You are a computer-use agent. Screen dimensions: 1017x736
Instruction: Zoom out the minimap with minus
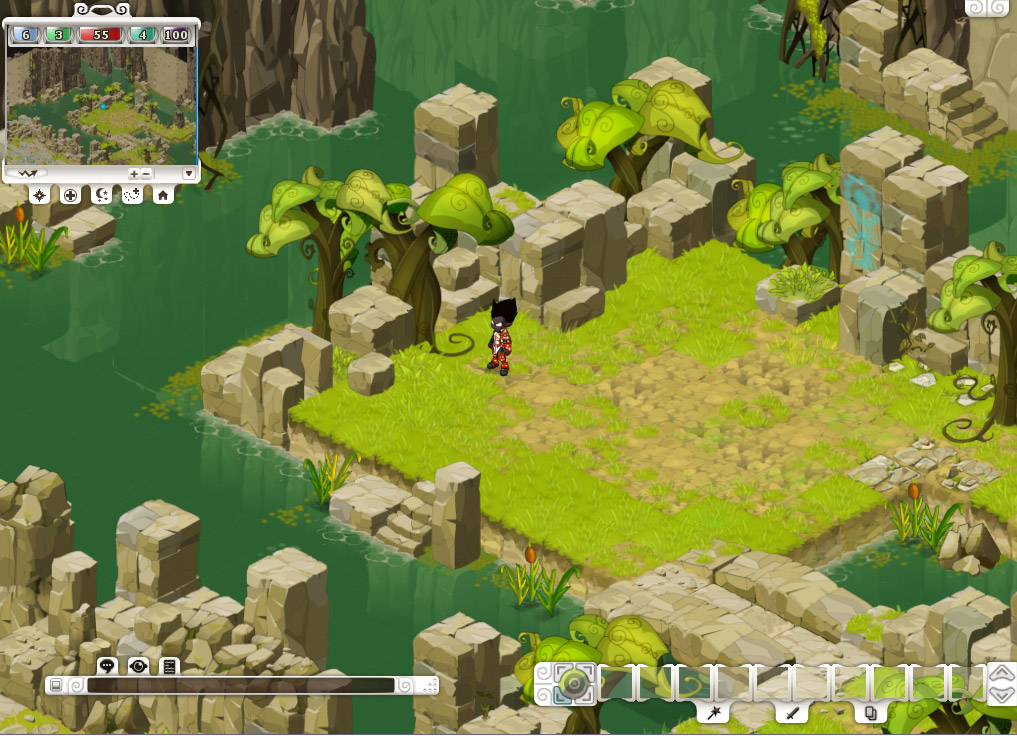coord(147,174)
